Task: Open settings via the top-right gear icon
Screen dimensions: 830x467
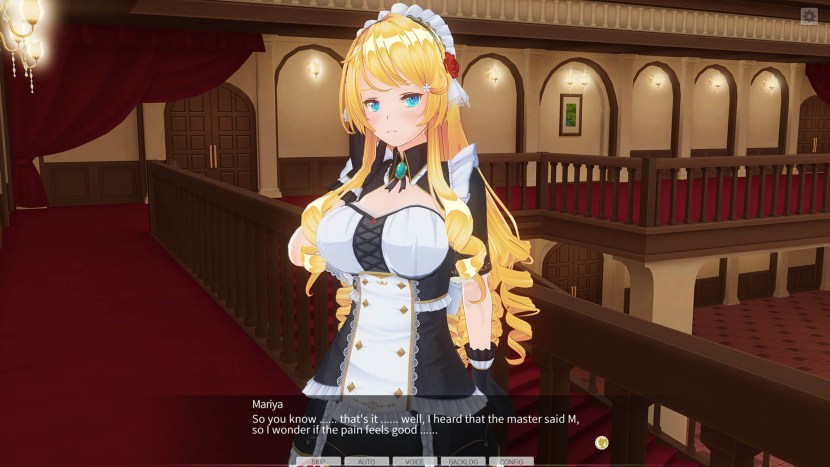Action: [809, 16]
